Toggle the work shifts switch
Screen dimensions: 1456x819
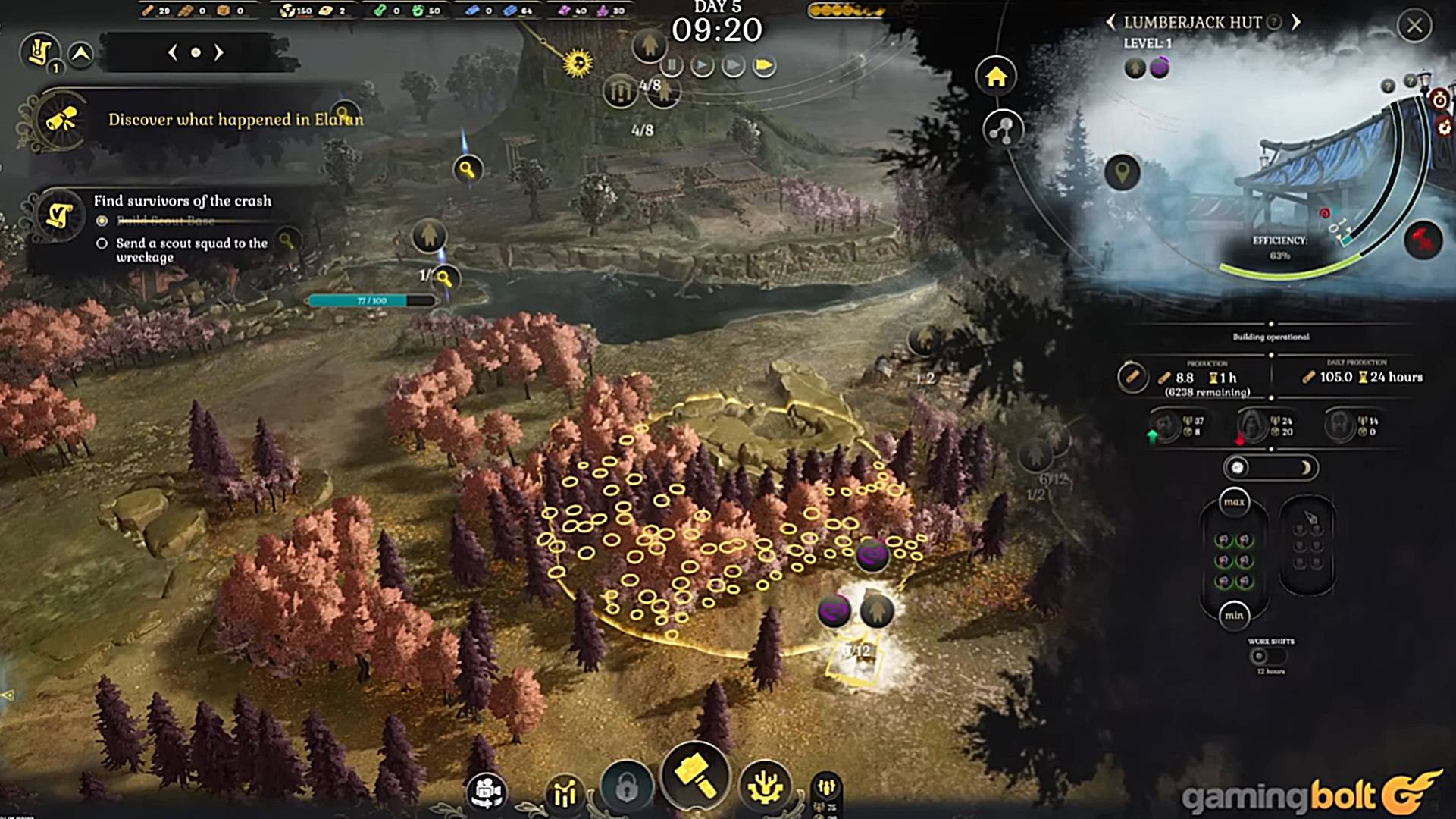click(1267, 656)
